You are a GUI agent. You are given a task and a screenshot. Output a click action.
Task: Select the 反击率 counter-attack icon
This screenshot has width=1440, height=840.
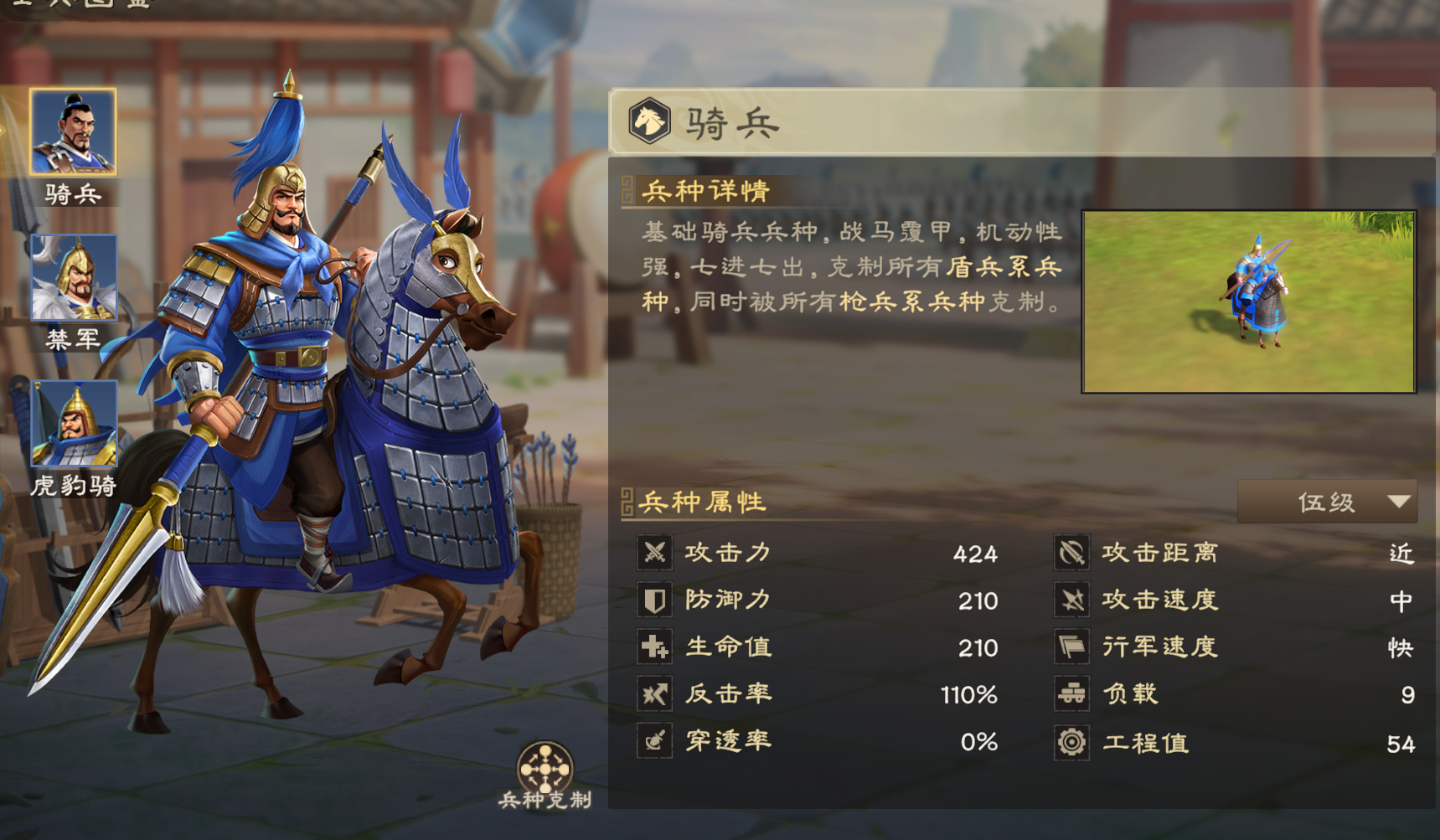click(656, 694)
